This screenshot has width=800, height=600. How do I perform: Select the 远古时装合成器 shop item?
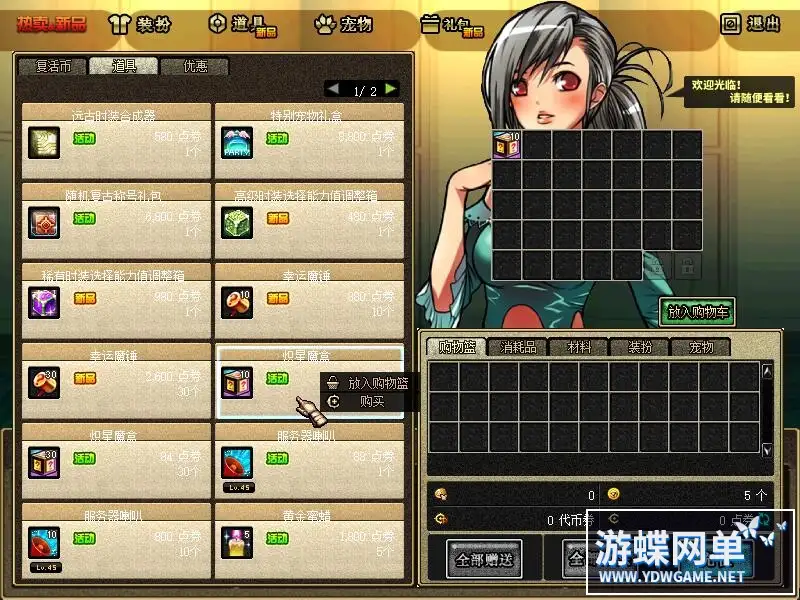(43, 140)
